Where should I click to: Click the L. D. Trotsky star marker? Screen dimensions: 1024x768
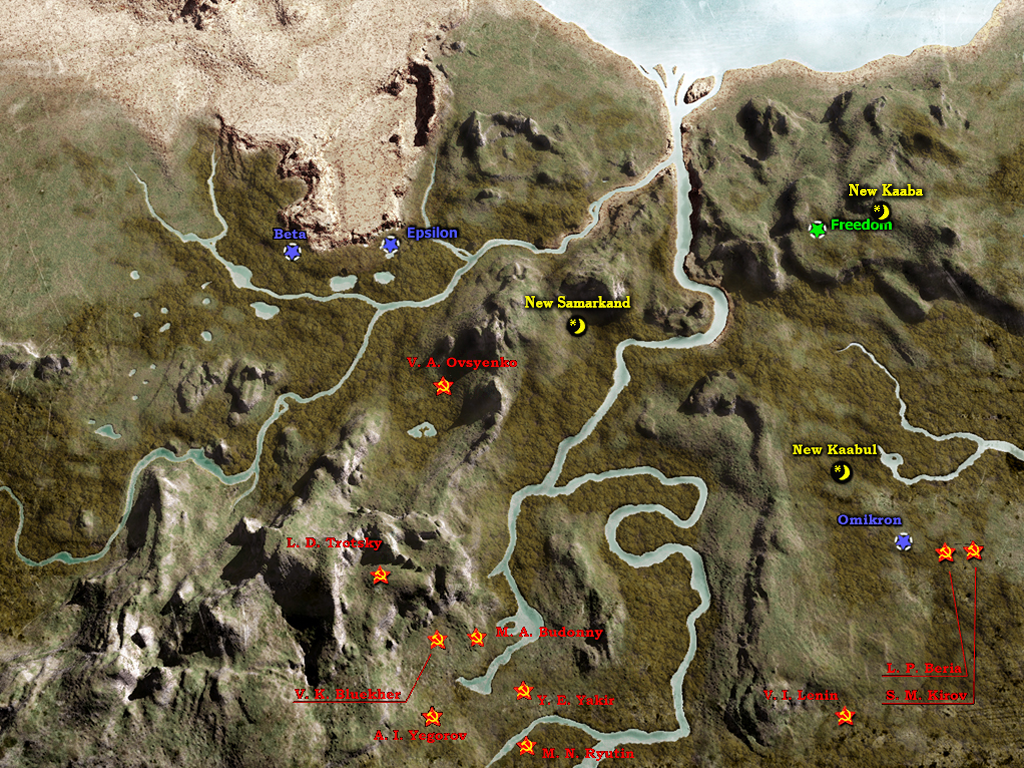tap(380, 576)
